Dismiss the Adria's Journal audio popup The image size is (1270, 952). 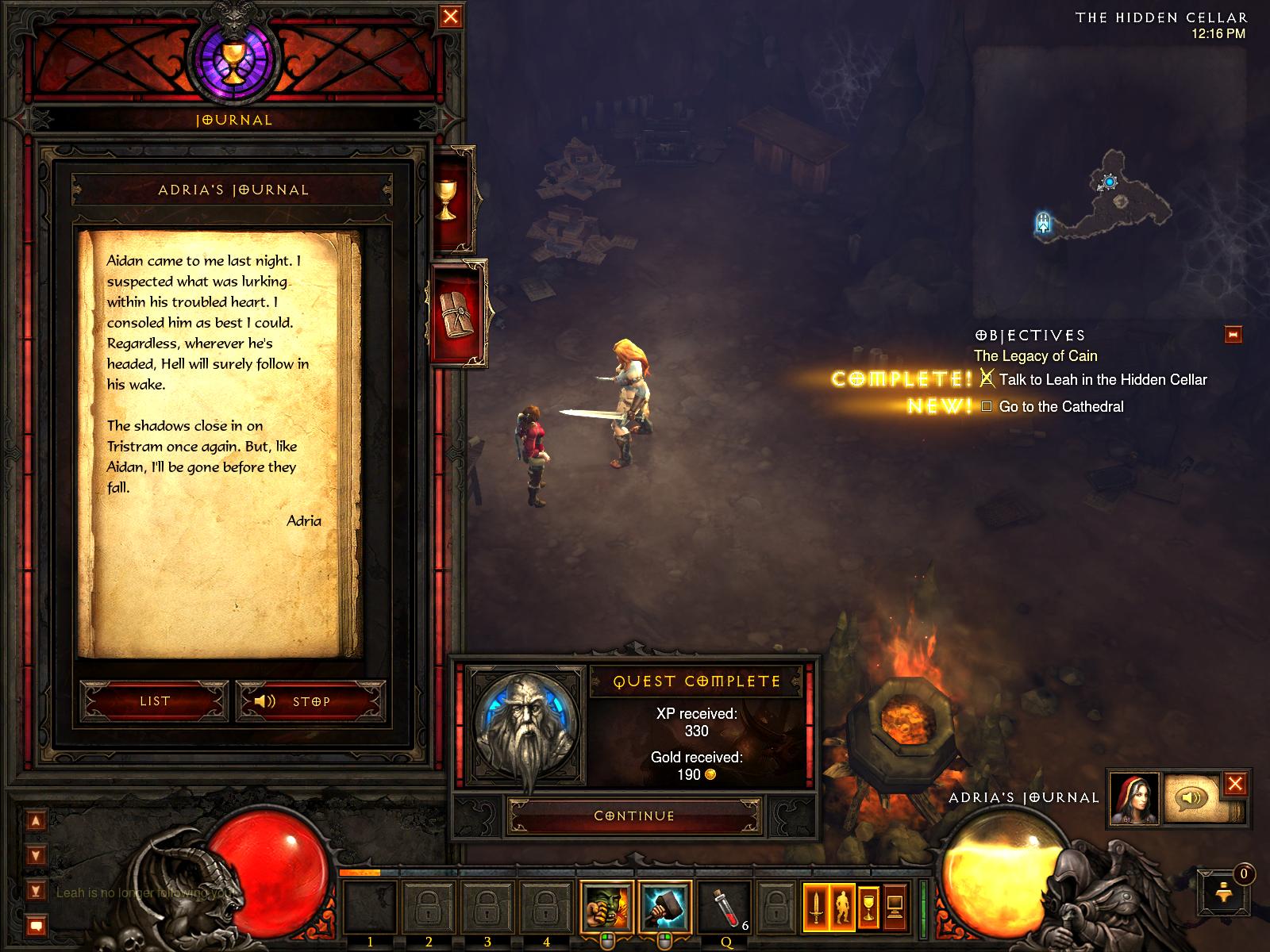point(1235,785)
